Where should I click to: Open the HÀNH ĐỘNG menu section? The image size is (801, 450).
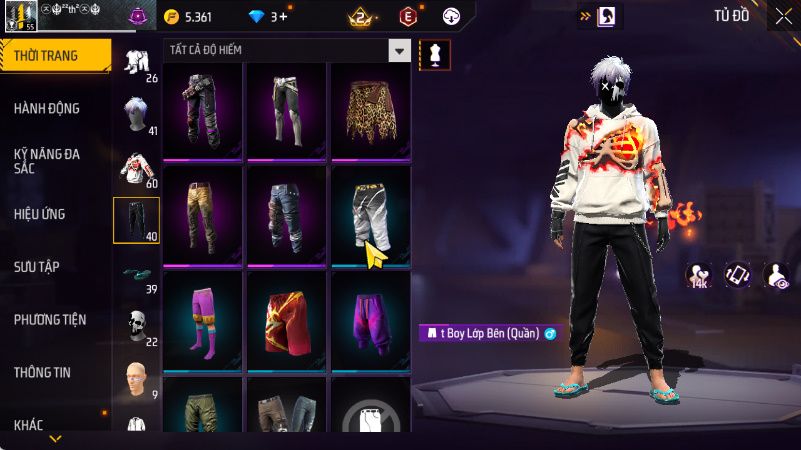[47, 108]
